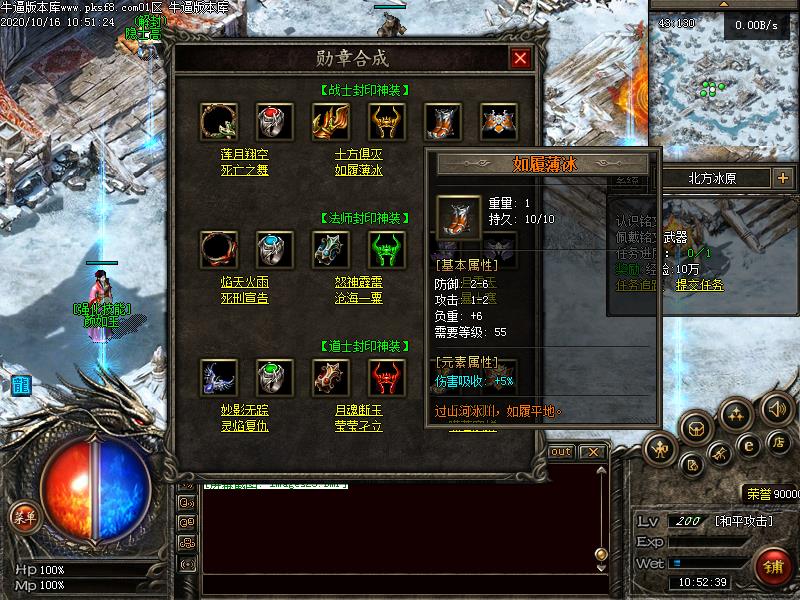Open the round 菜单 menu button

(23, 516)
